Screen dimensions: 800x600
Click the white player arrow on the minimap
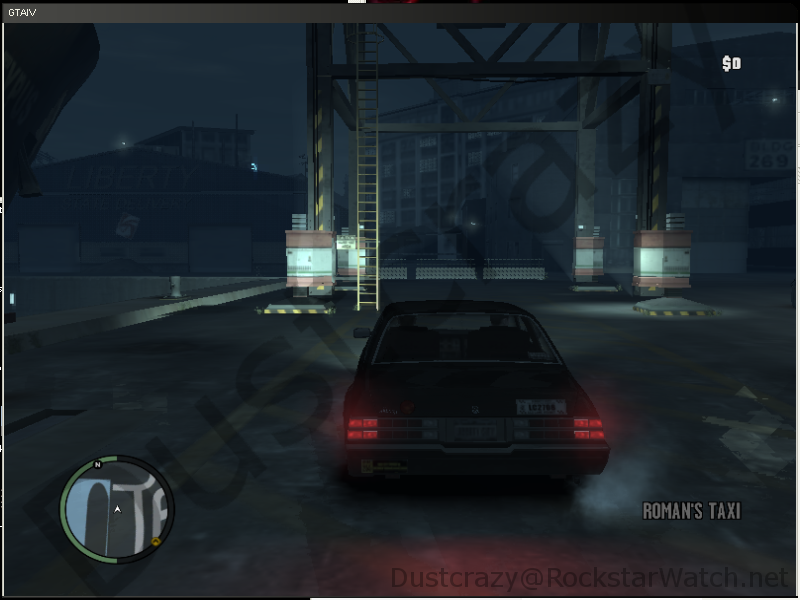point(117,510)
